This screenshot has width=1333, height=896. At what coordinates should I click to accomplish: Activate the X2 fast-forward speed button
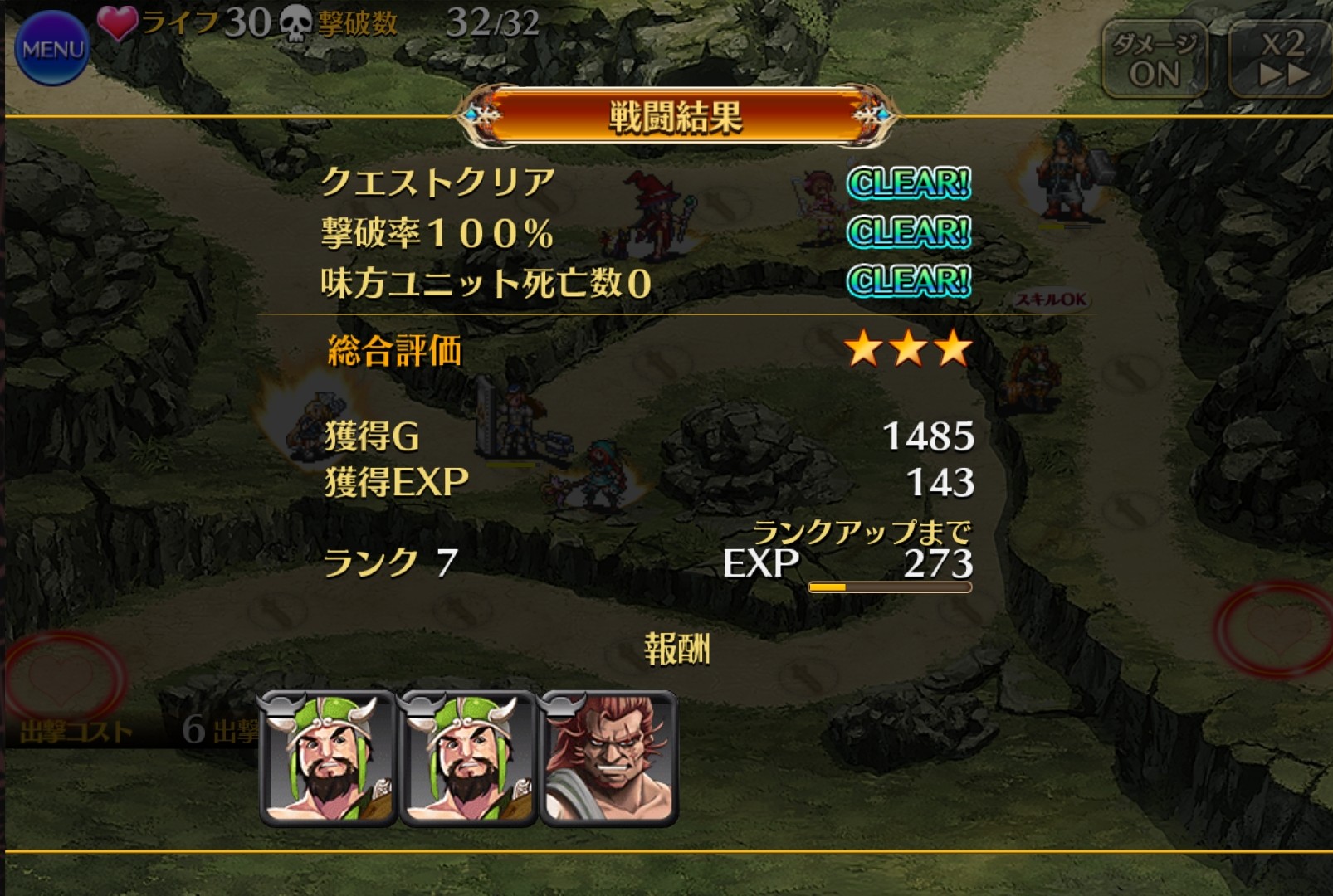[1282, 59]
